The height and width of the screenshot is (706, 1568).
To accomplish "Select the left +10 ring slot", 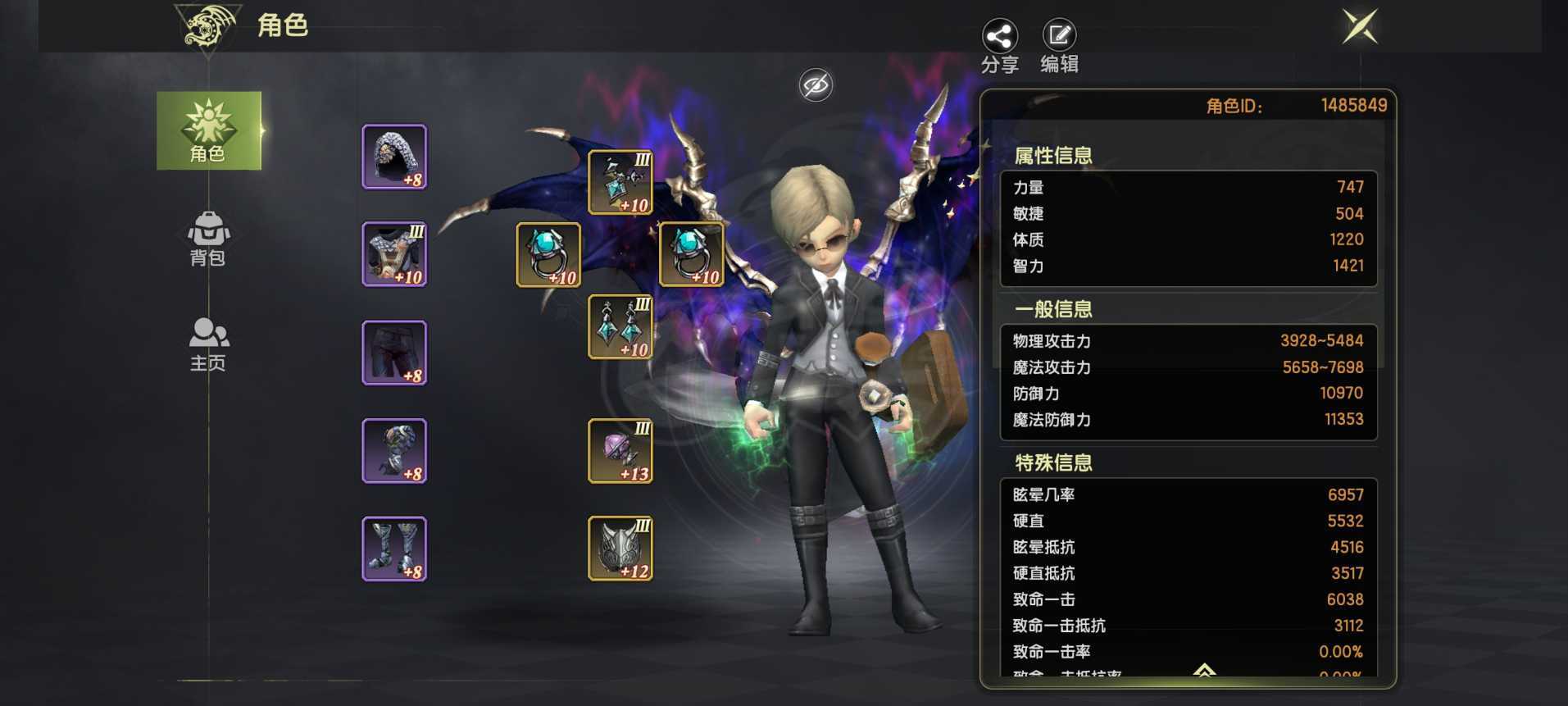I will pos(548,254).
